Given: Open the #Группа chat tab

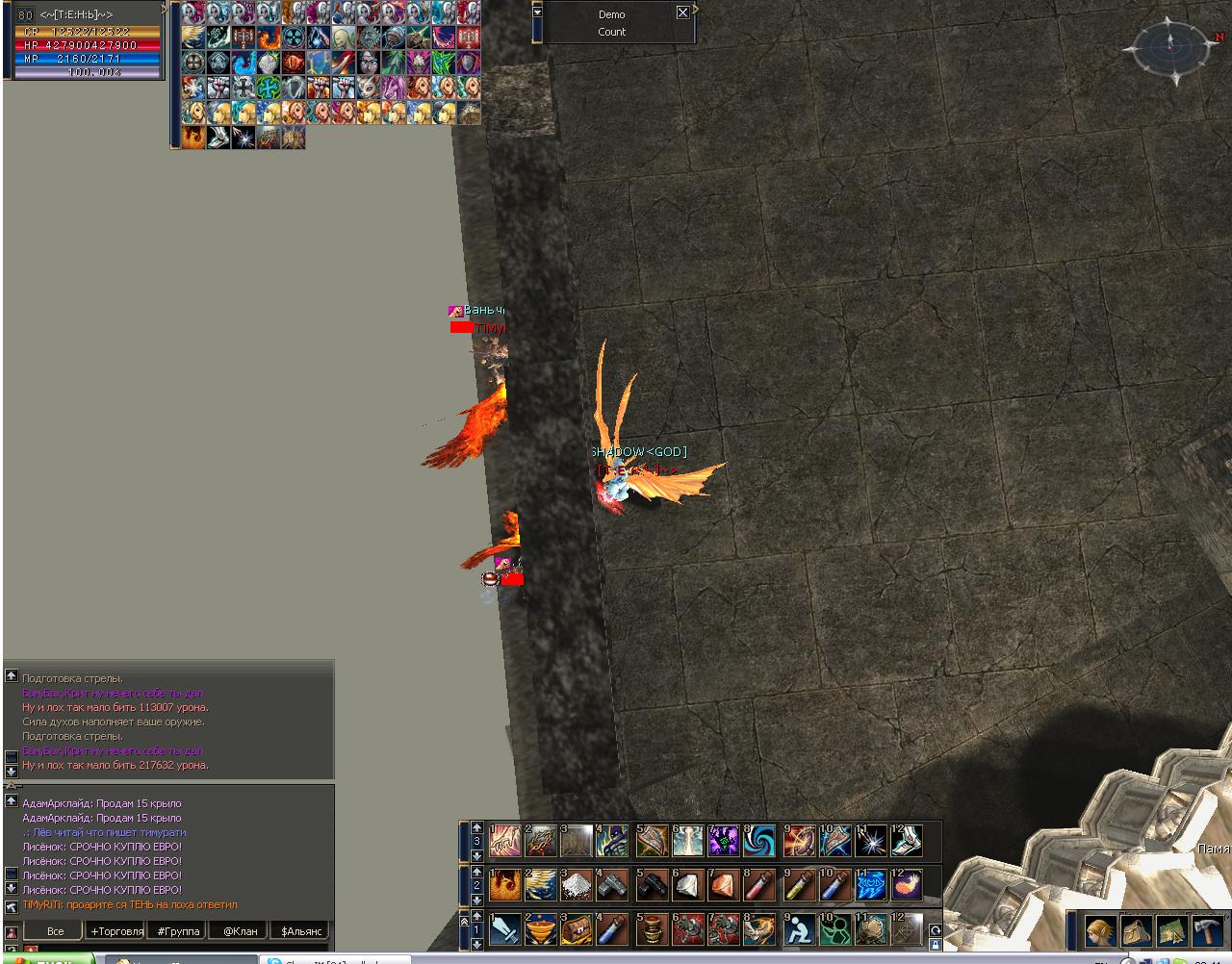Looking at the screenshot, I should pyautogui.click(x=179, y=931).
